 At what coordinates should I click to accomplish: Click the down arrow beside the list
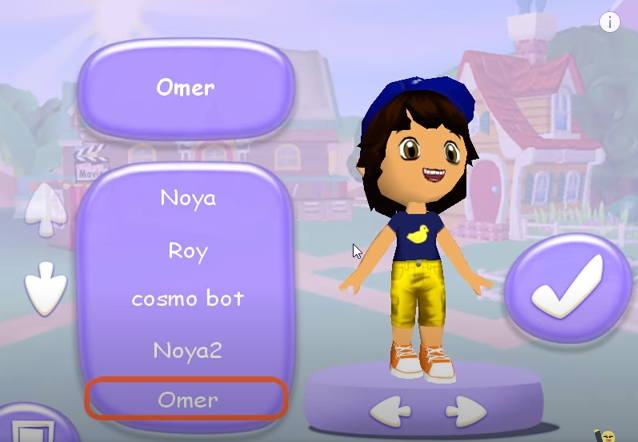pyautogui.click(x=44, y=290)
